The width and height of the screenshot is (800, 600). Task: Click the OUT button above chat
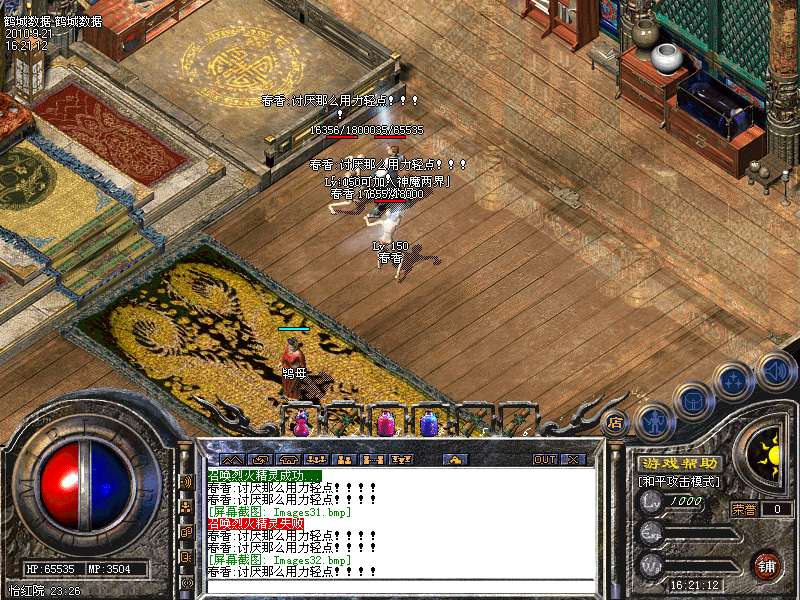click(x=544, y=460)
